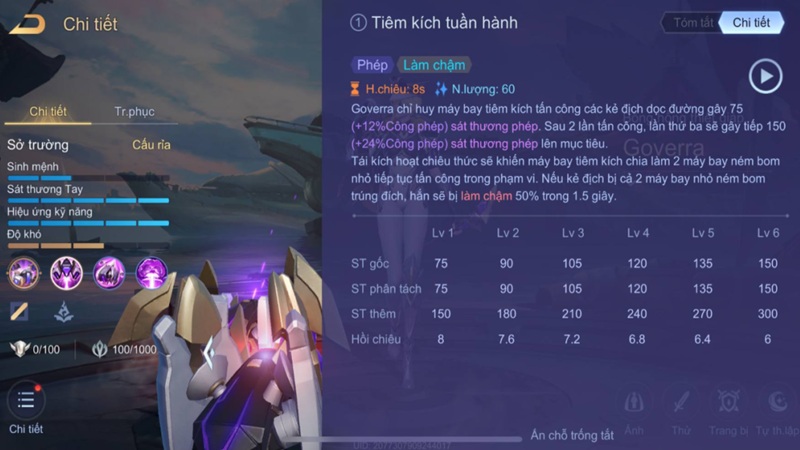Select the third purple skill icon
This screenshot has width=800, height=450.
tap(109, 271)
